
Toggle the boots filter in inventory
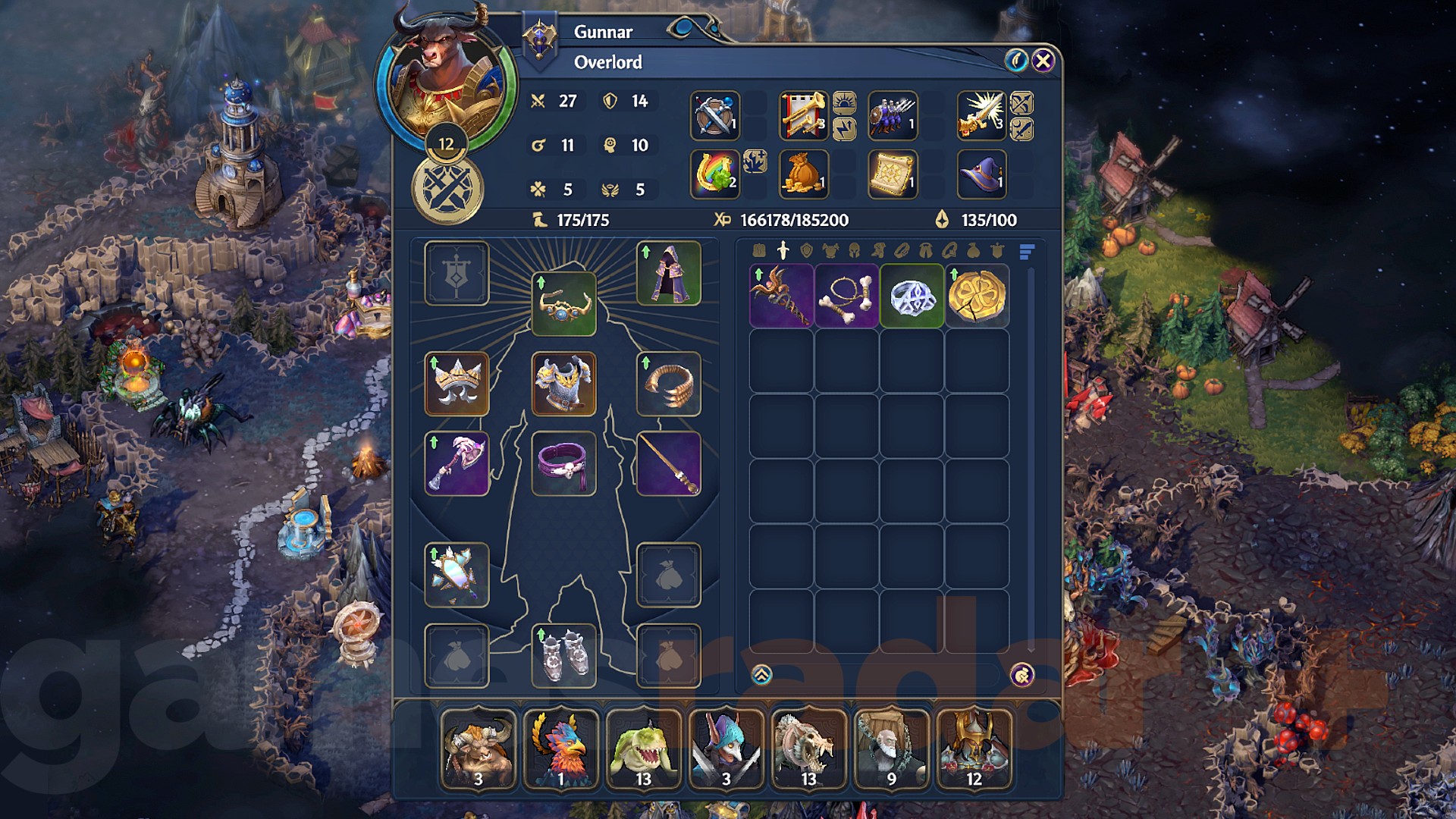(878, 249)
